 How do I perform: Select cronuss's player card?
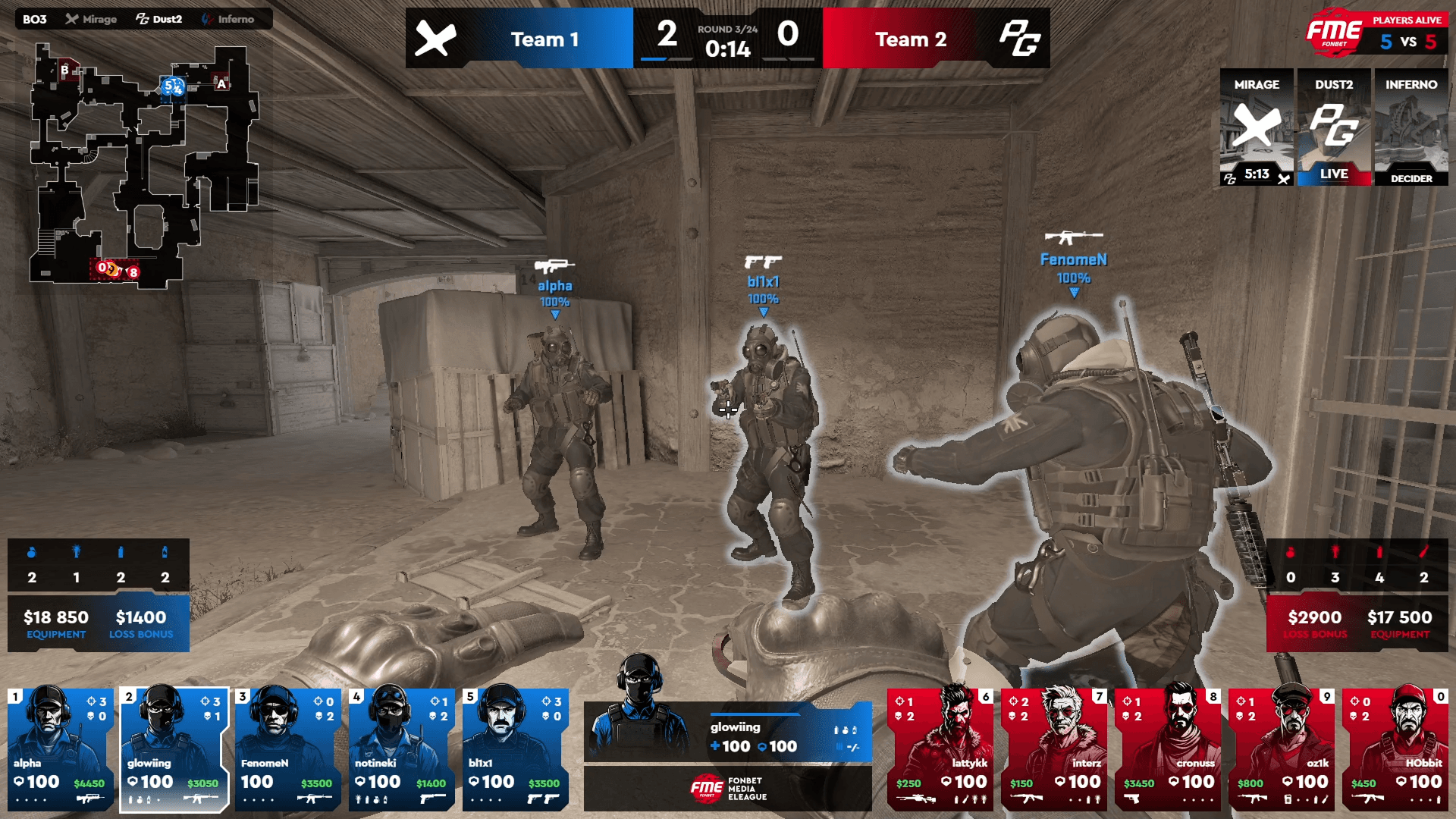tap(1168, 749)
